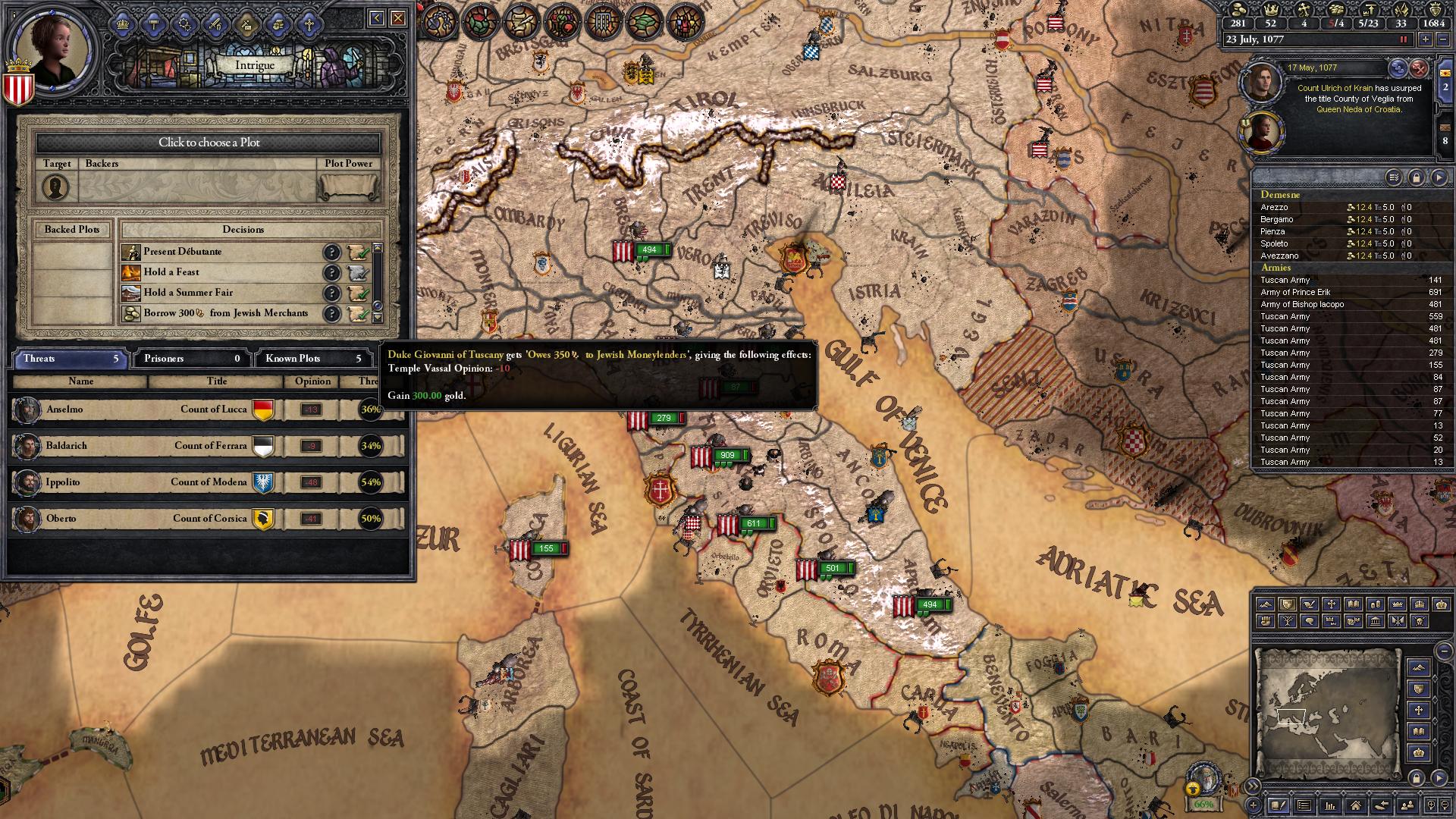Select the revolt risk map mode fist icon
The width and height of the screenshot is (1456, 819).
[1266, 622]
